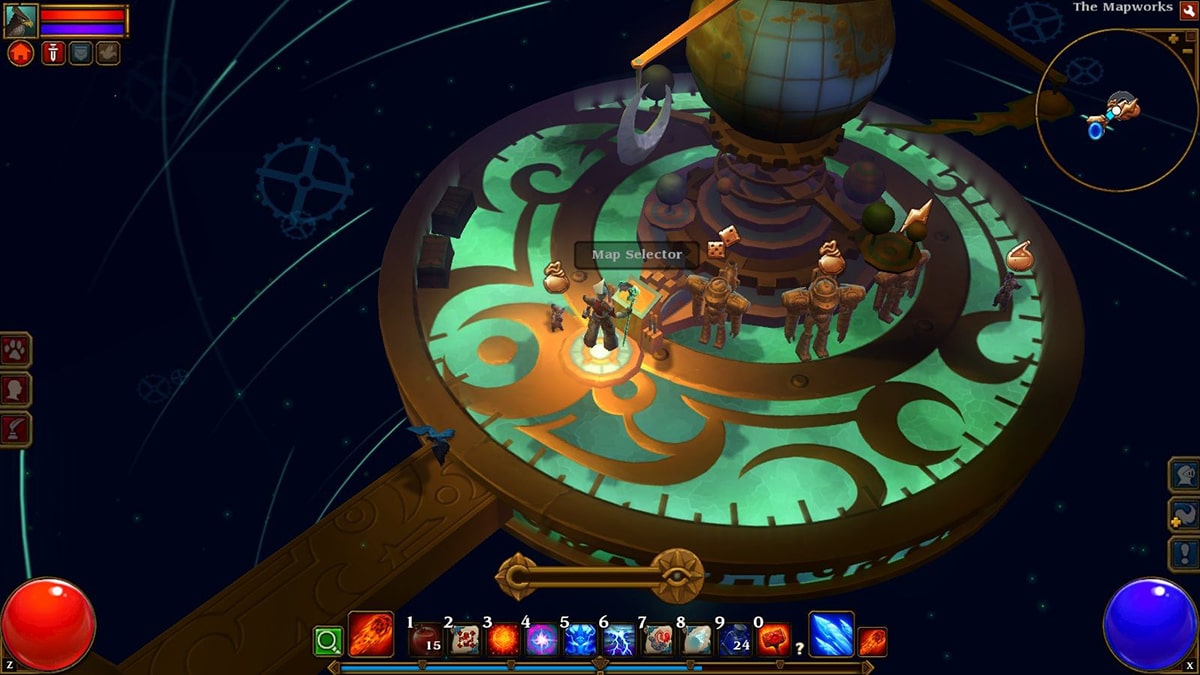
Task: Use the red-marked scroll in slot 2
Action: [464, 639]
